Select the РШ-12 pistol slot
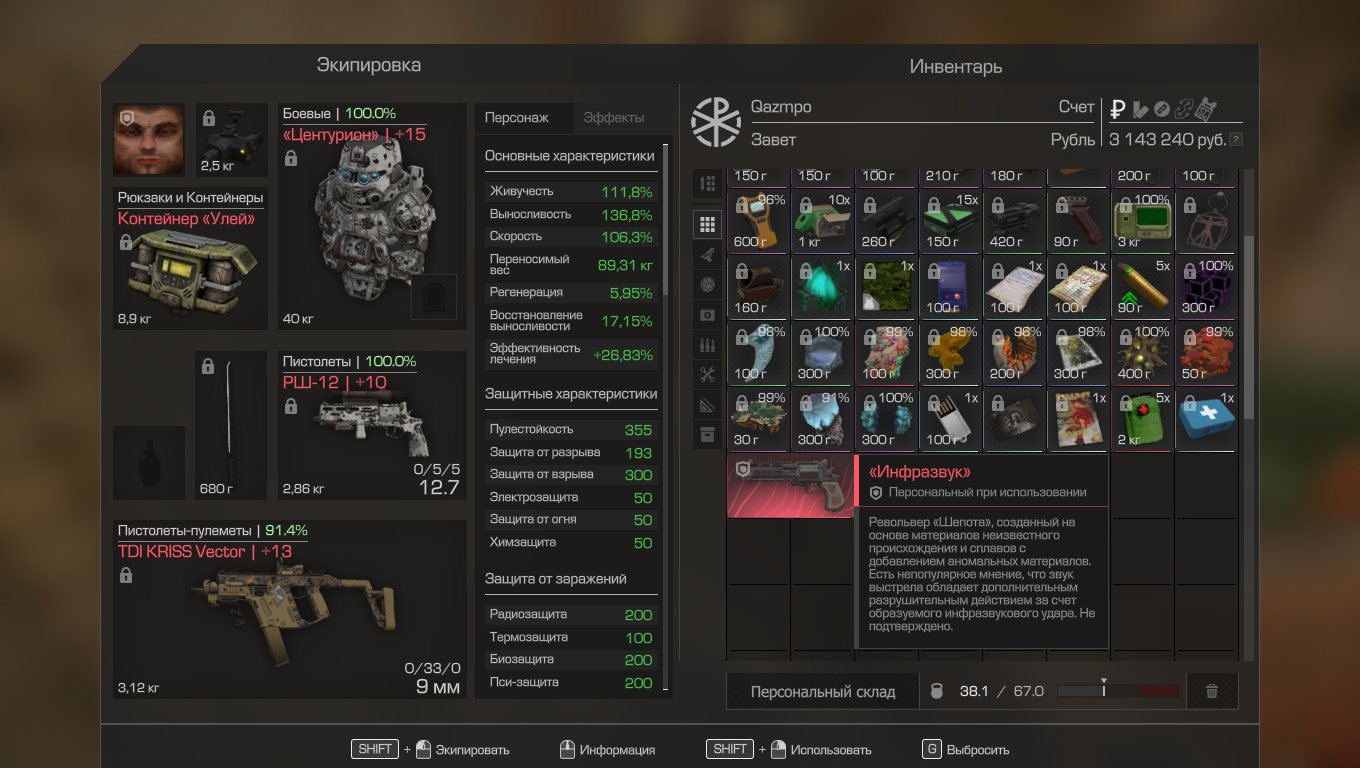This screenshot has width=1360, height=768. (372, 425)
